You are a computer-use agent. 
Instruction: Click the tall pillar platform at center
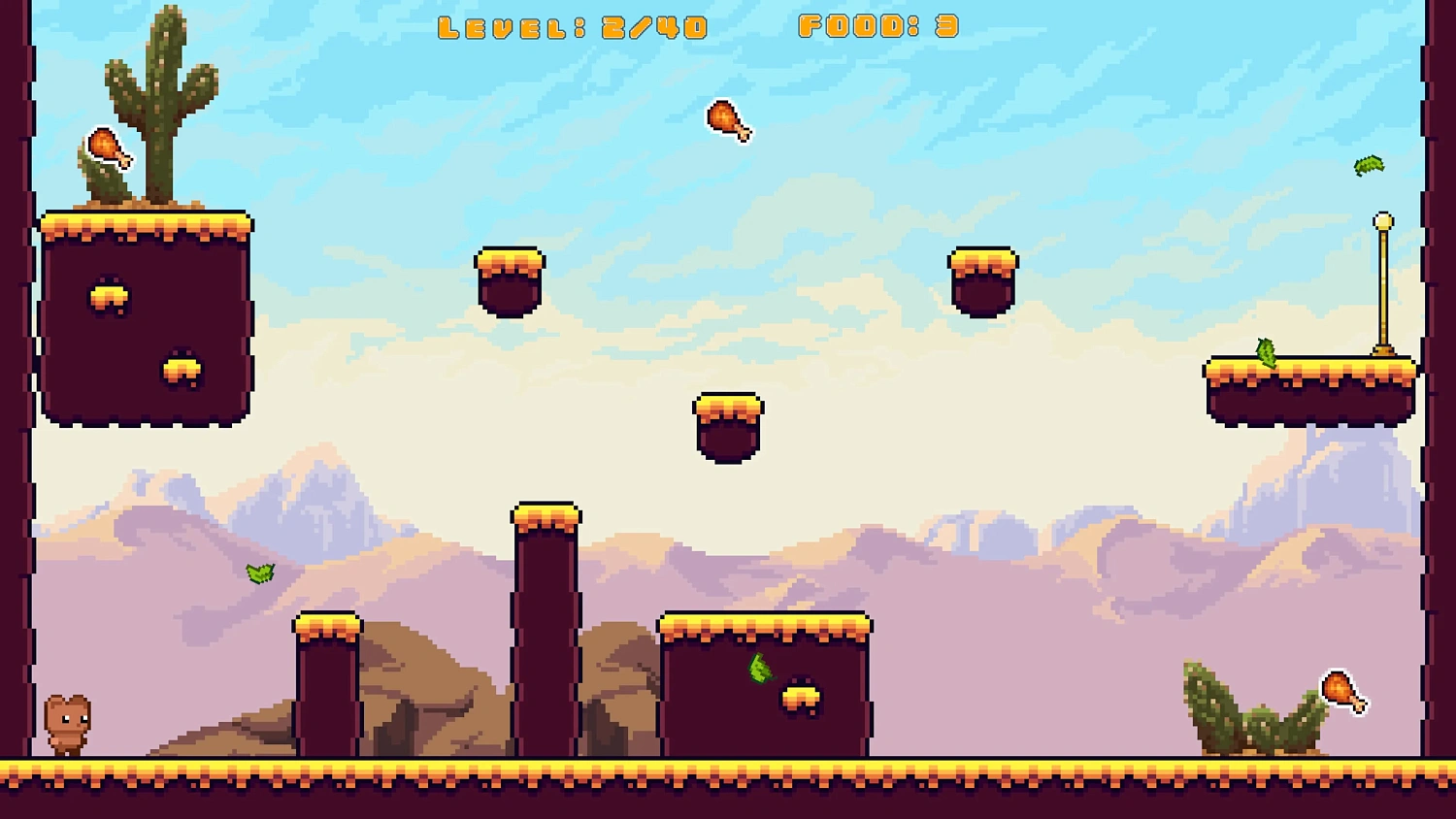(547, 631)
